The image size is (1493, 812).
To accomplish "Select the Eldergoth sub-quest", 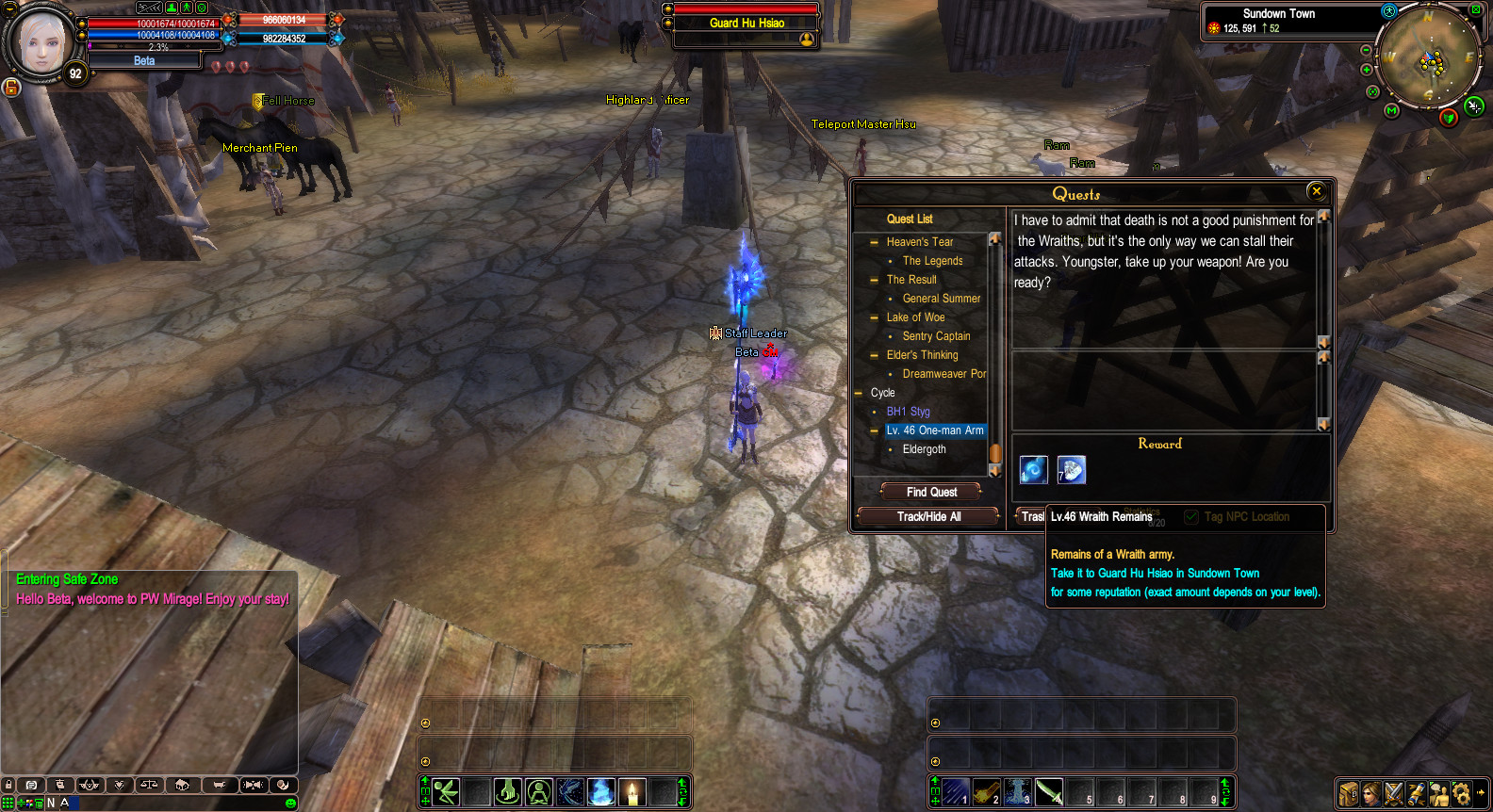I will click(924, 449).
